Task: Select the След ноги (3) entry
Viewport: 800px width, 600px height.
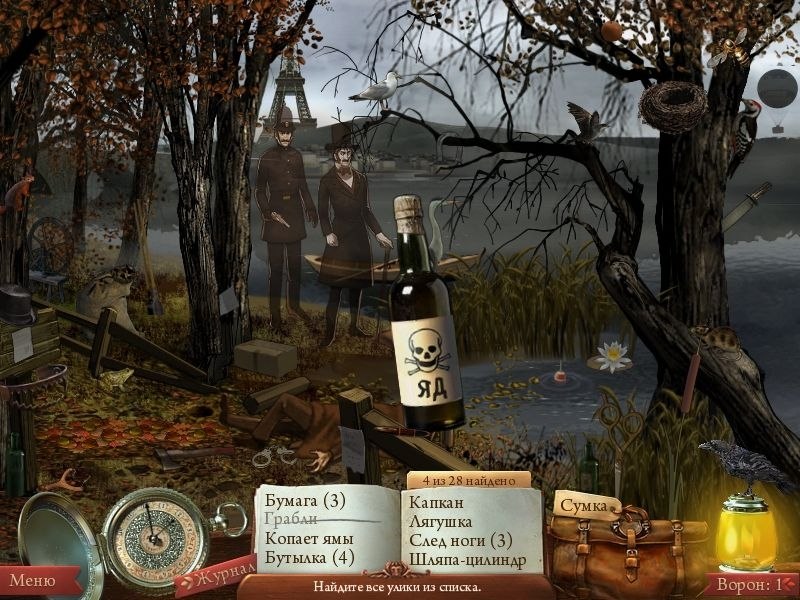Action: coord(460,540)
